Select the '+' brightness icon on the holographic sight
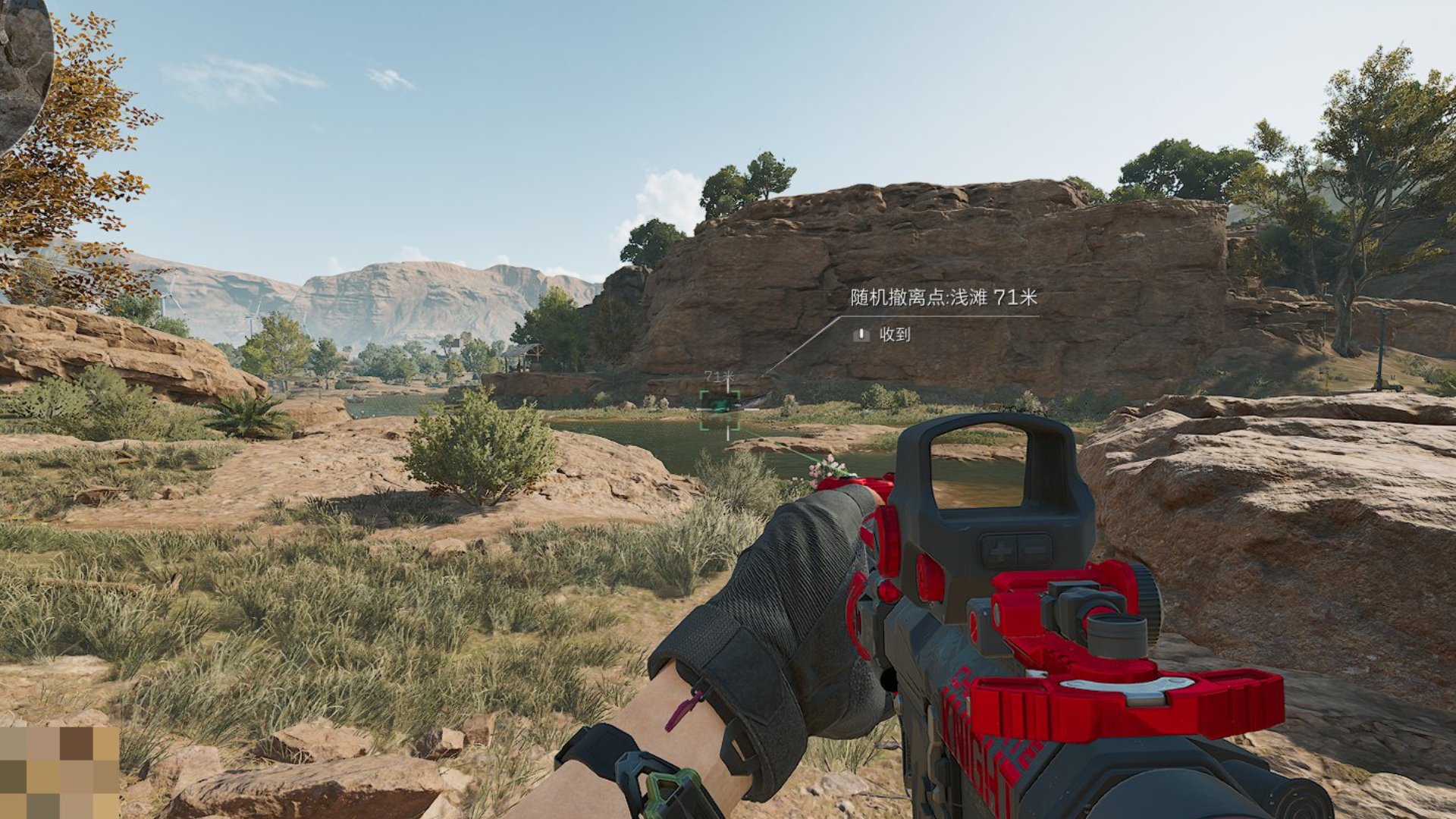Screen dimensions: 1456x819 tap(1002, 551)
